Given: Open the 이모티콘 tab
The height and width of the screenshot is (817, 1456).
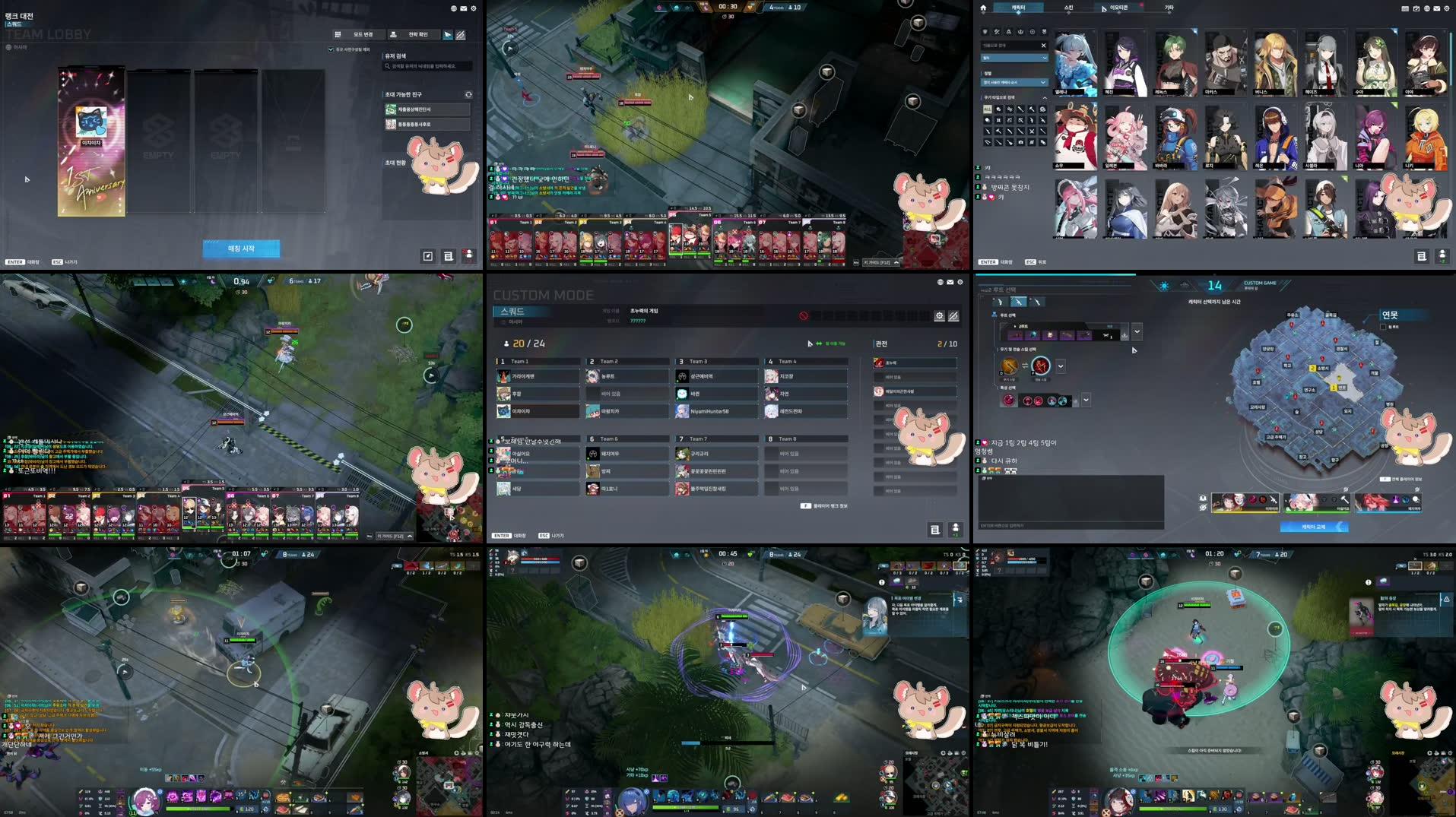Looking at the screenshot, I should [x=1119, y=8].
